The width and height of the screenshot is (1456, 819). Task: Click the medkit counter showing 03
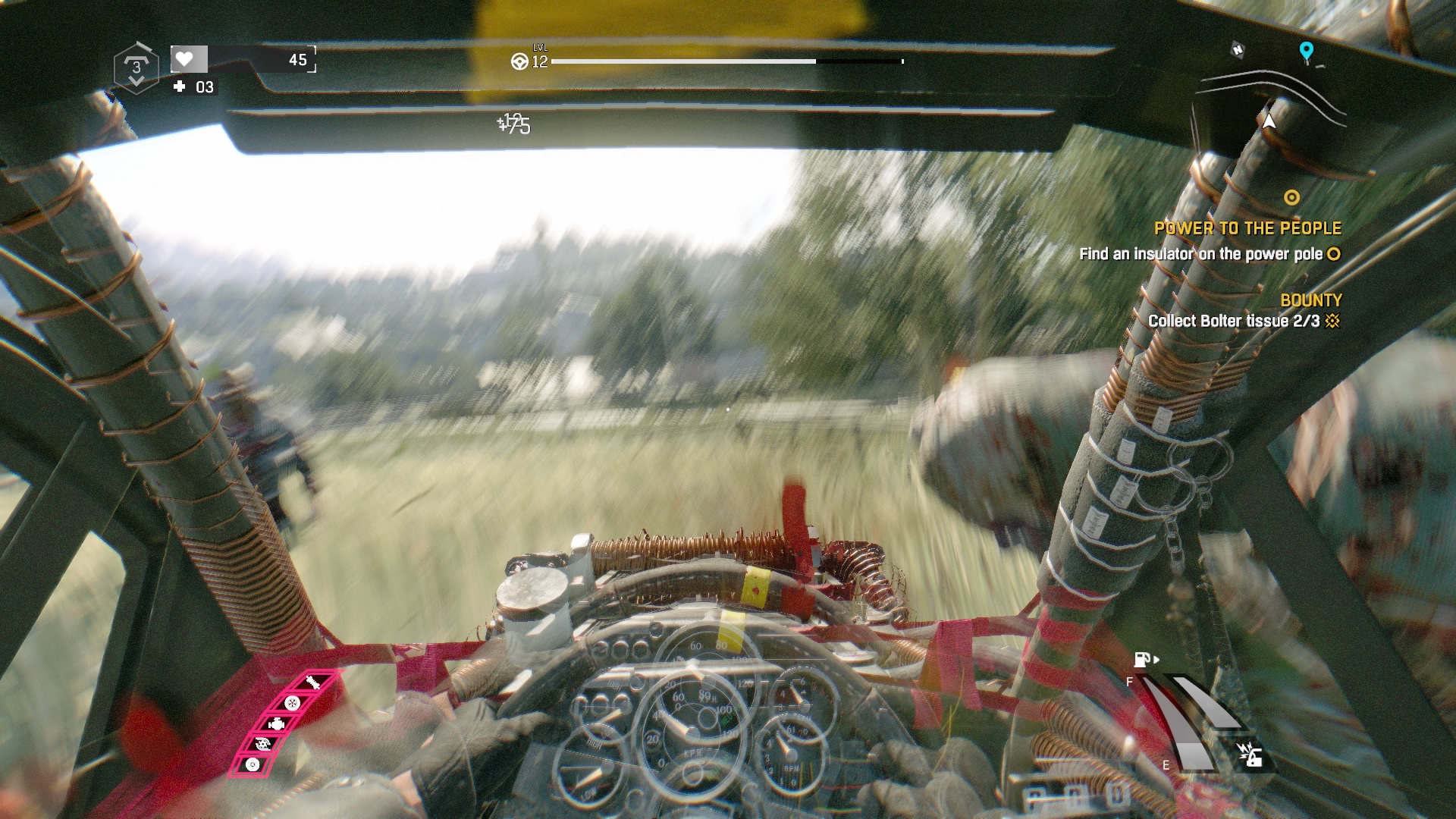pyautogui.click(x=196, y=87)
